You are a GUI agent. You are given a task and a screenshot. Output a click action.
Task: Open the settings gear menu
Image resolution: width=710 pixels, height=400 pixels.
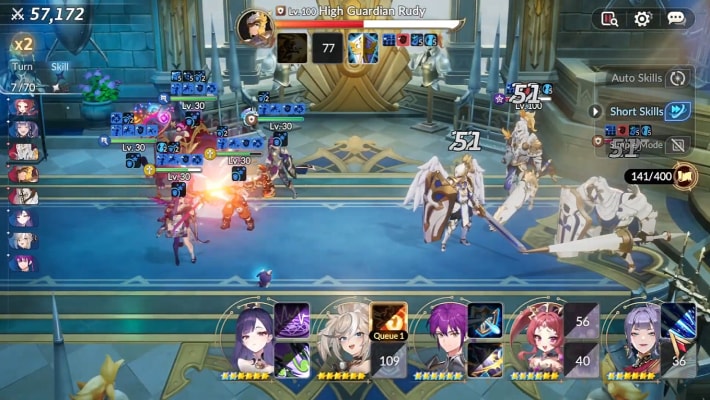pos(642,18)
